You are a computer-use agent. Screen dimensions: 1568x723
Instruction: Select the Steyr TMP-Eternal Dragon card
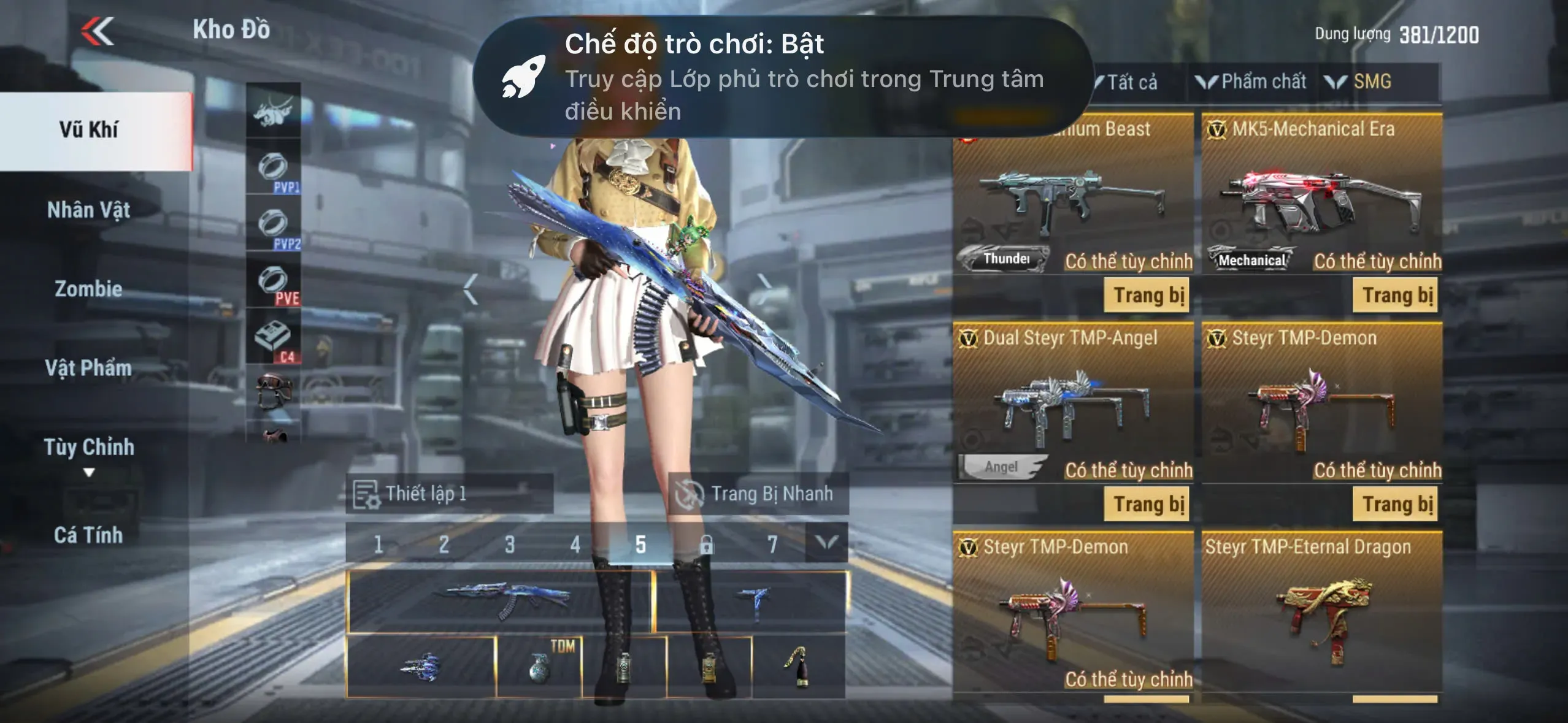pyautogui.click(x=1321, y=613)
